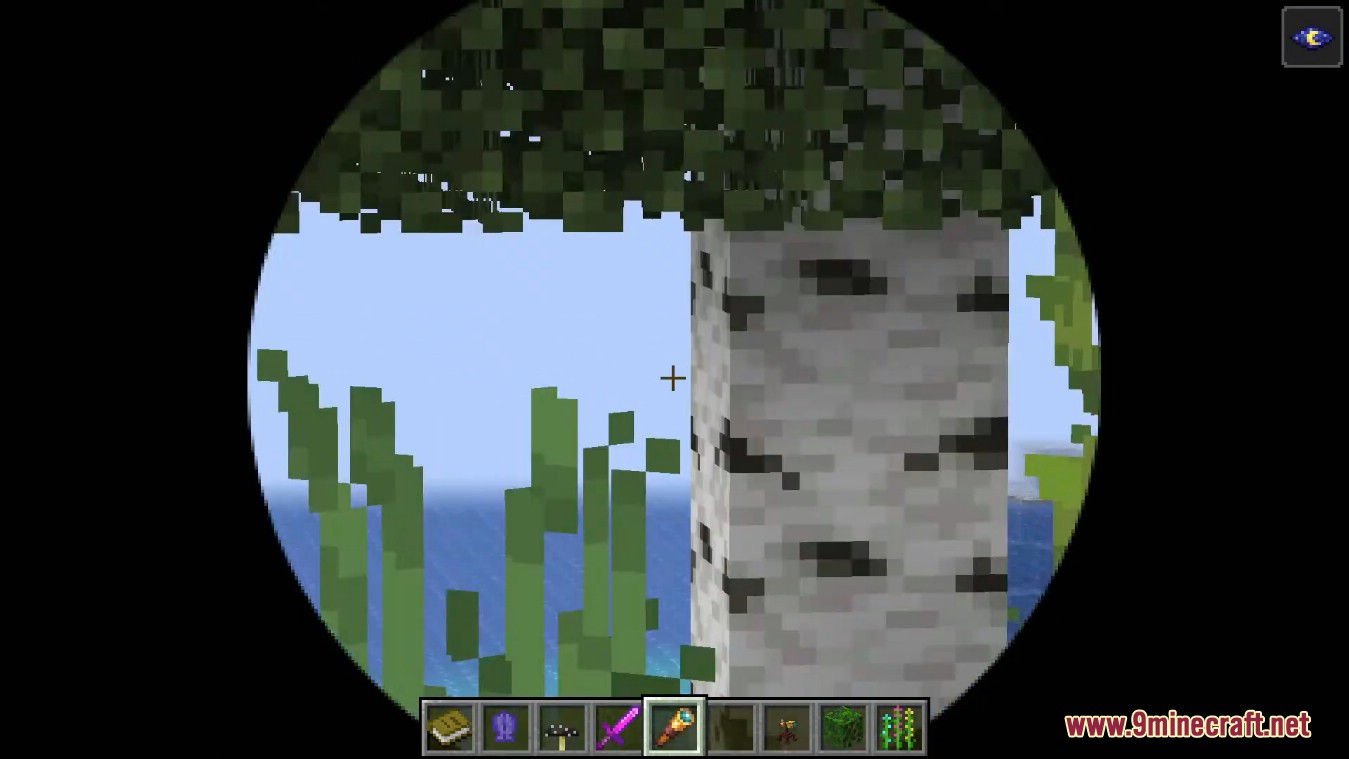1349x759 pixels.
Task: Select the enchanted purple sword in the hotbar
Action: click(618, 727)
